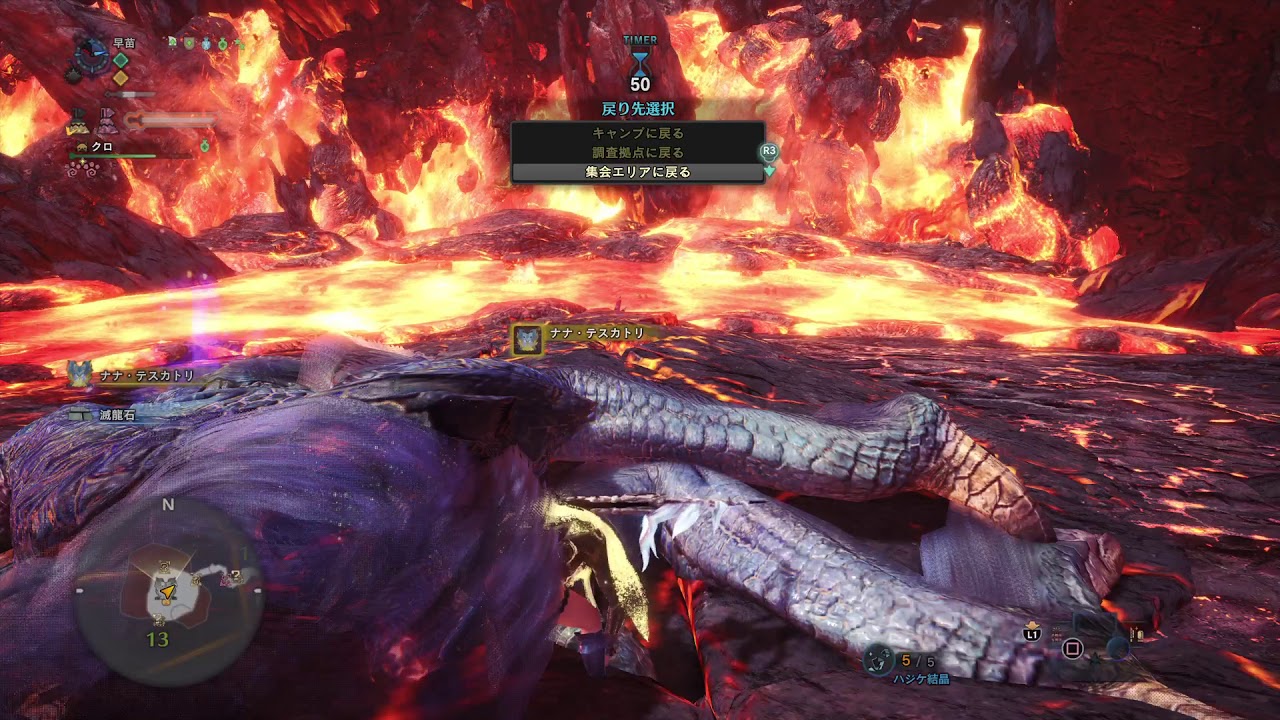The height and width of the screenshot is (720, 1280).
Task: Click the blue cool drink buff icon
Action: point(206,43)
